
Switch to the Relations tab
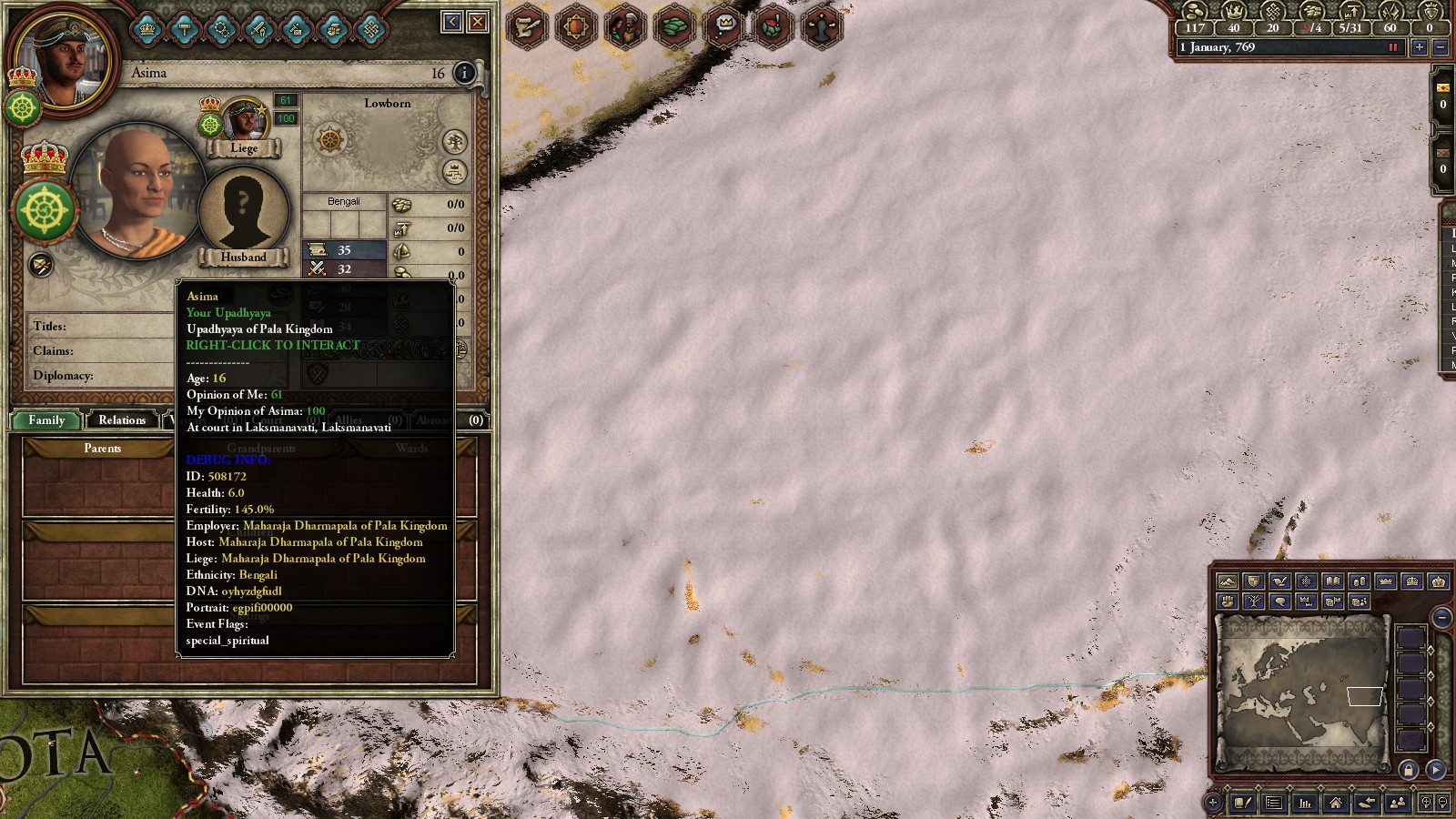122,420
